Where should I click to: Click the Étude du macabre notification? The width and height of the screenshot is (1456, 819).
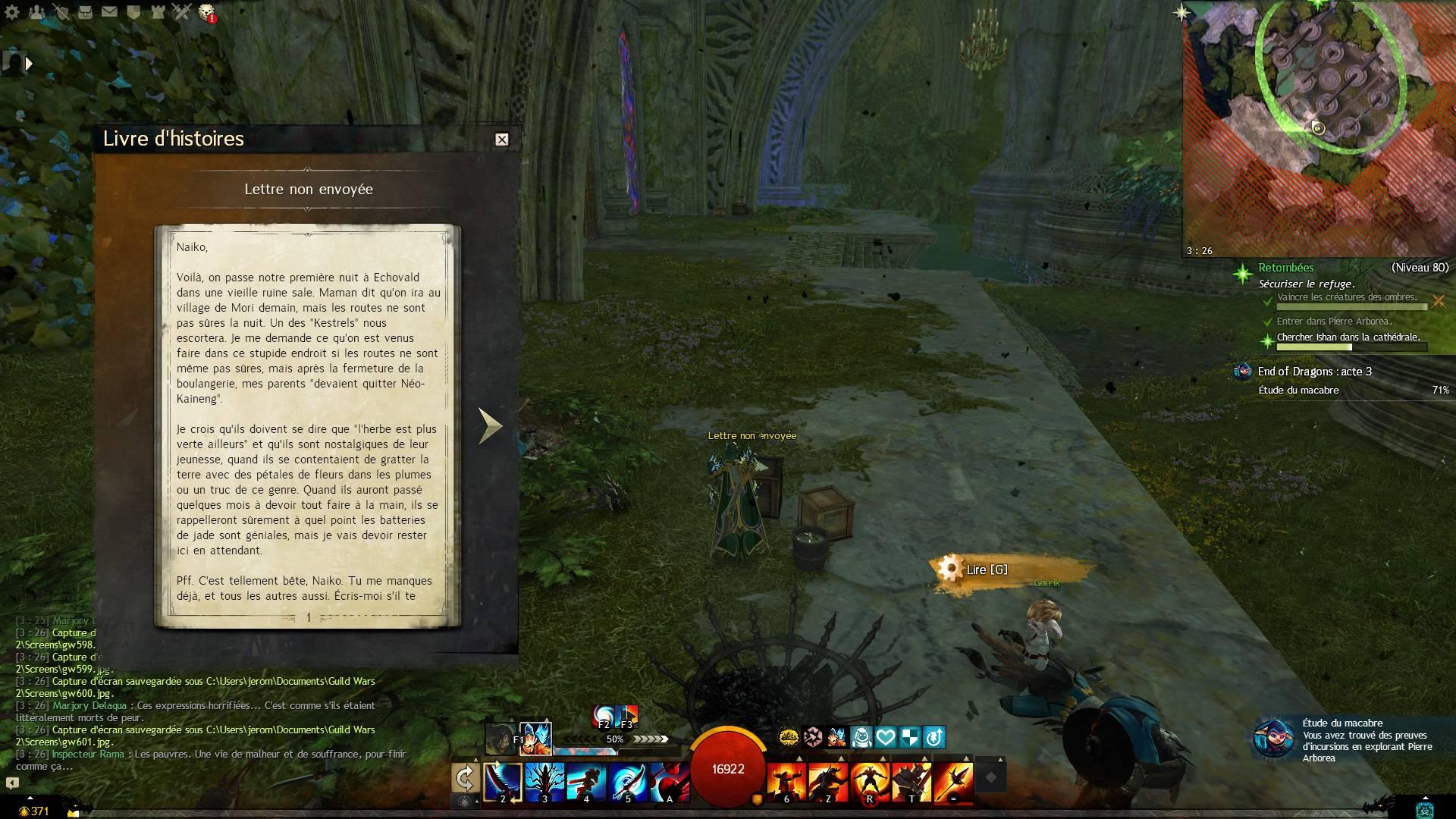coord(1350,740)
